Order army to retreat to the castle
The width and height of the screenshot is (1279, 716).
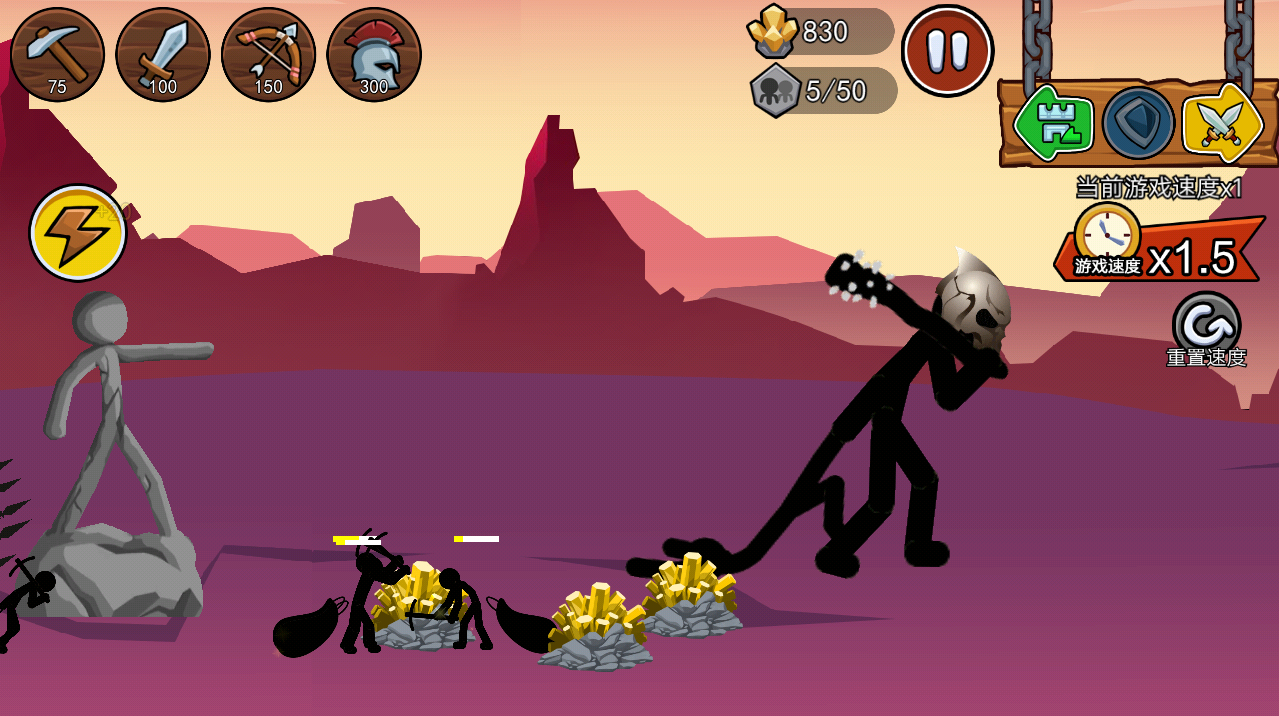(x=1053, y=124)
